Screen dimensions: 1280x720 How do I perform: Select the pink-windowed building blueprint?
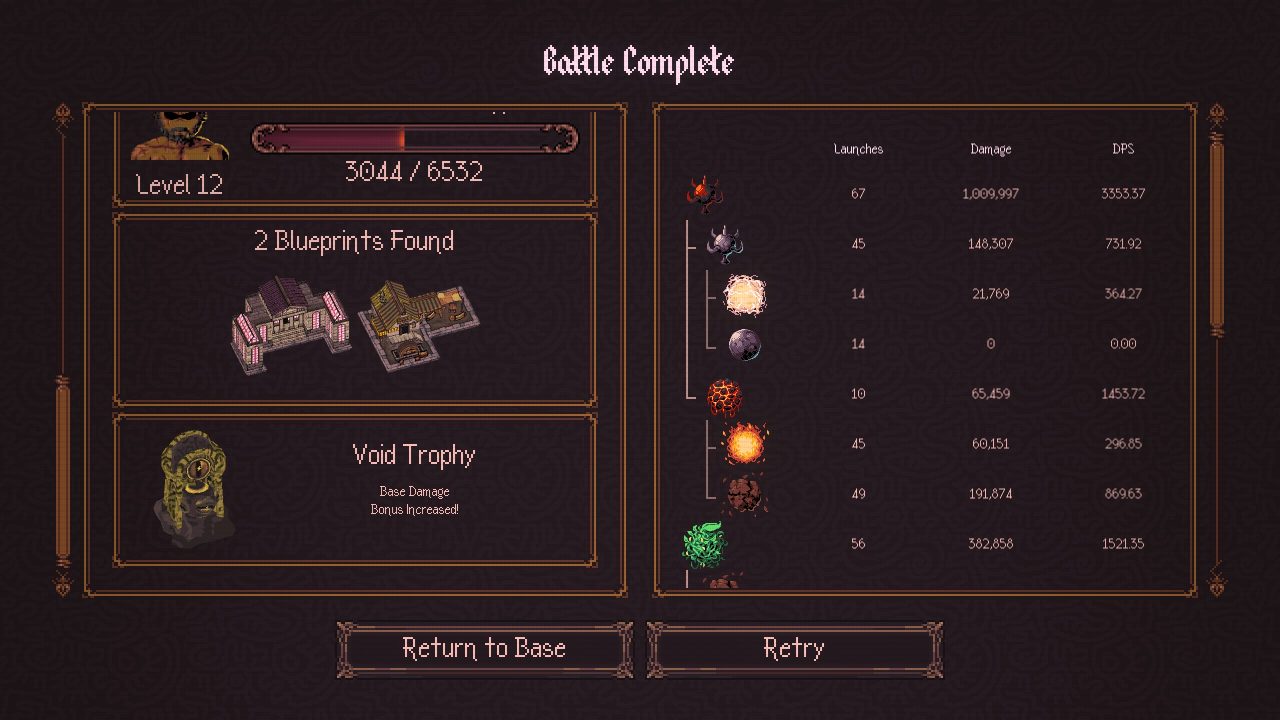[292, 325]
